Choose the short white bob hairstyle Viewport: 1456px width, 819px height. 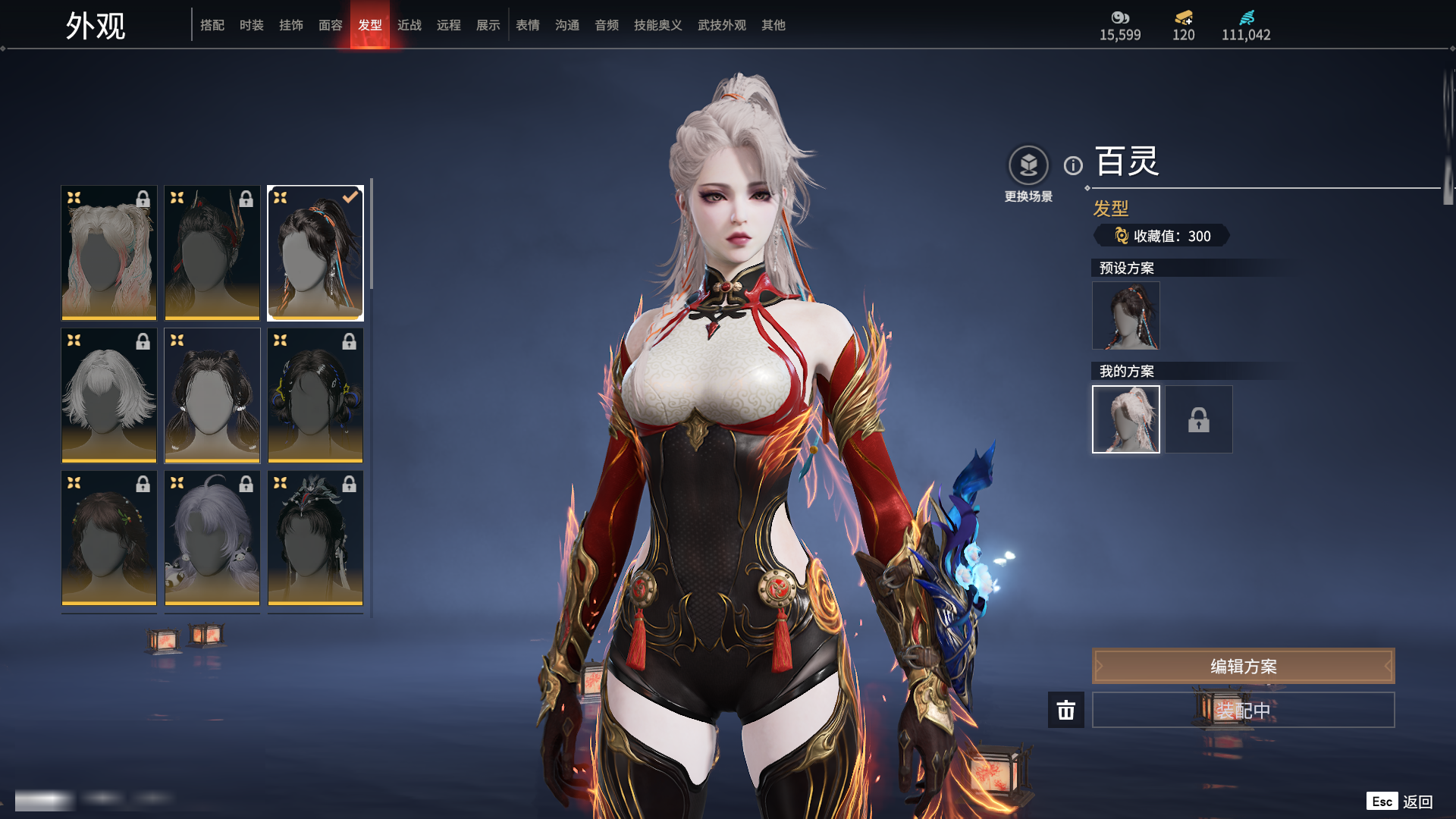pyautogui.click(x=108, y=395)
